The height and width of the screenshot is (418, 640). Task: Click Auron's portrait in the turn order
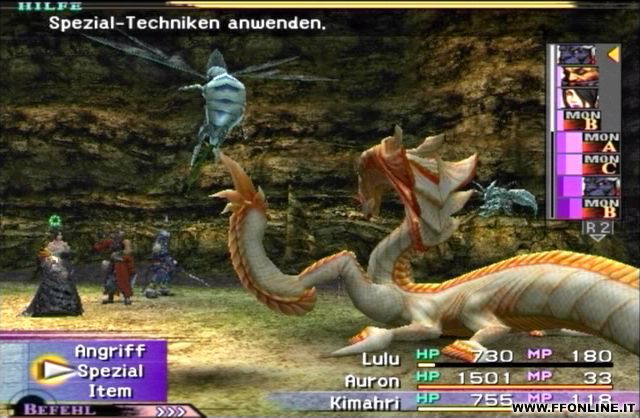click(x=578, y=77)
